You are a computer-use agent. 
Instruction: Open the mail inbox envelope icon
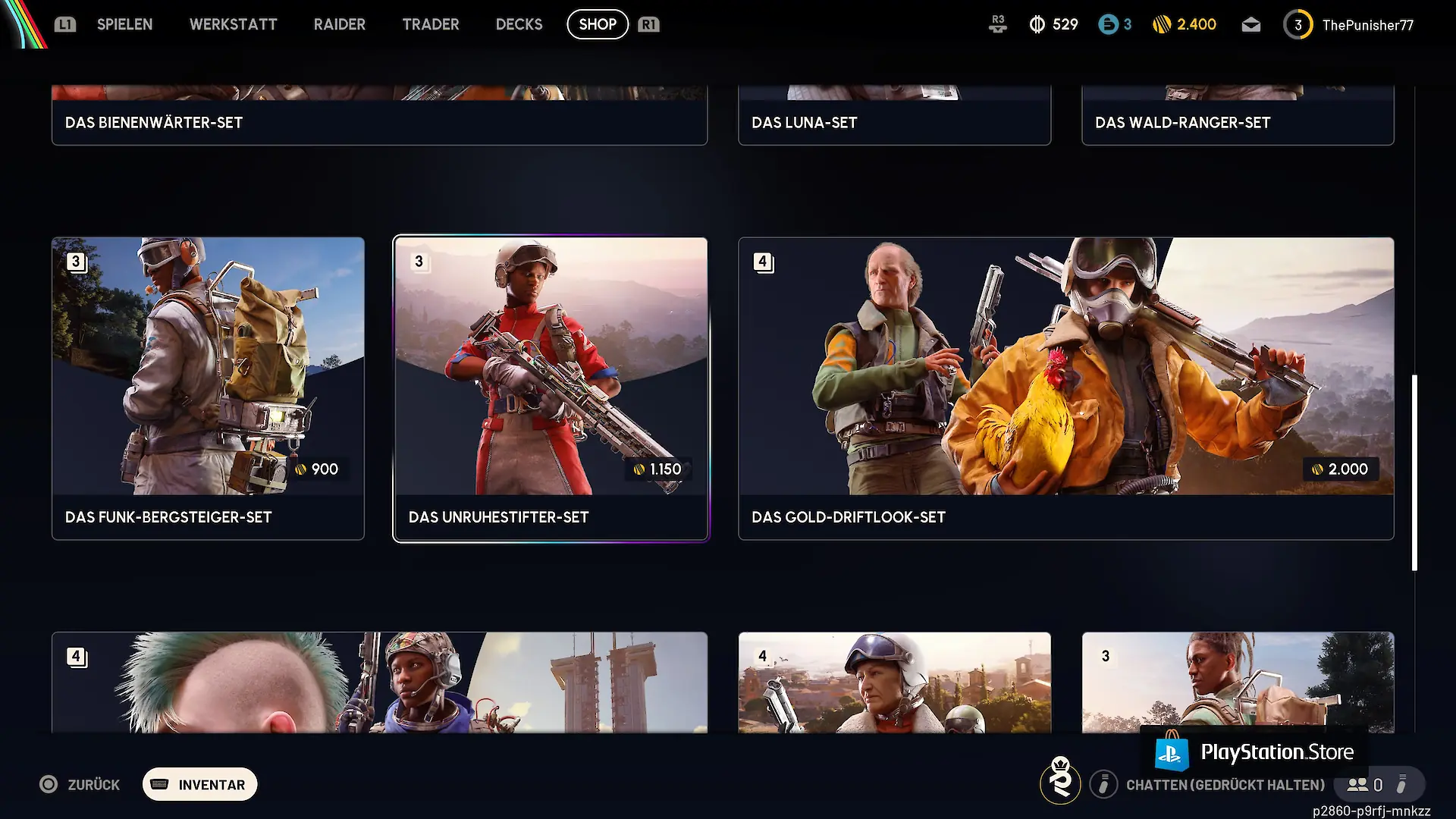click(x=1250, y=25)
